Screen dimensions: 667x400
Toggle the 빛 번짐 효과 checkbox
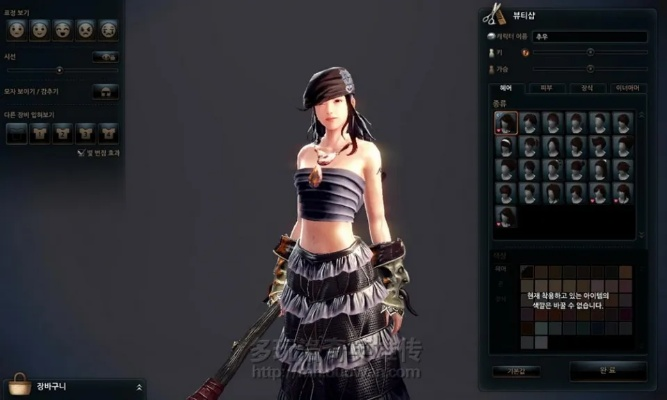pos(81,152)
